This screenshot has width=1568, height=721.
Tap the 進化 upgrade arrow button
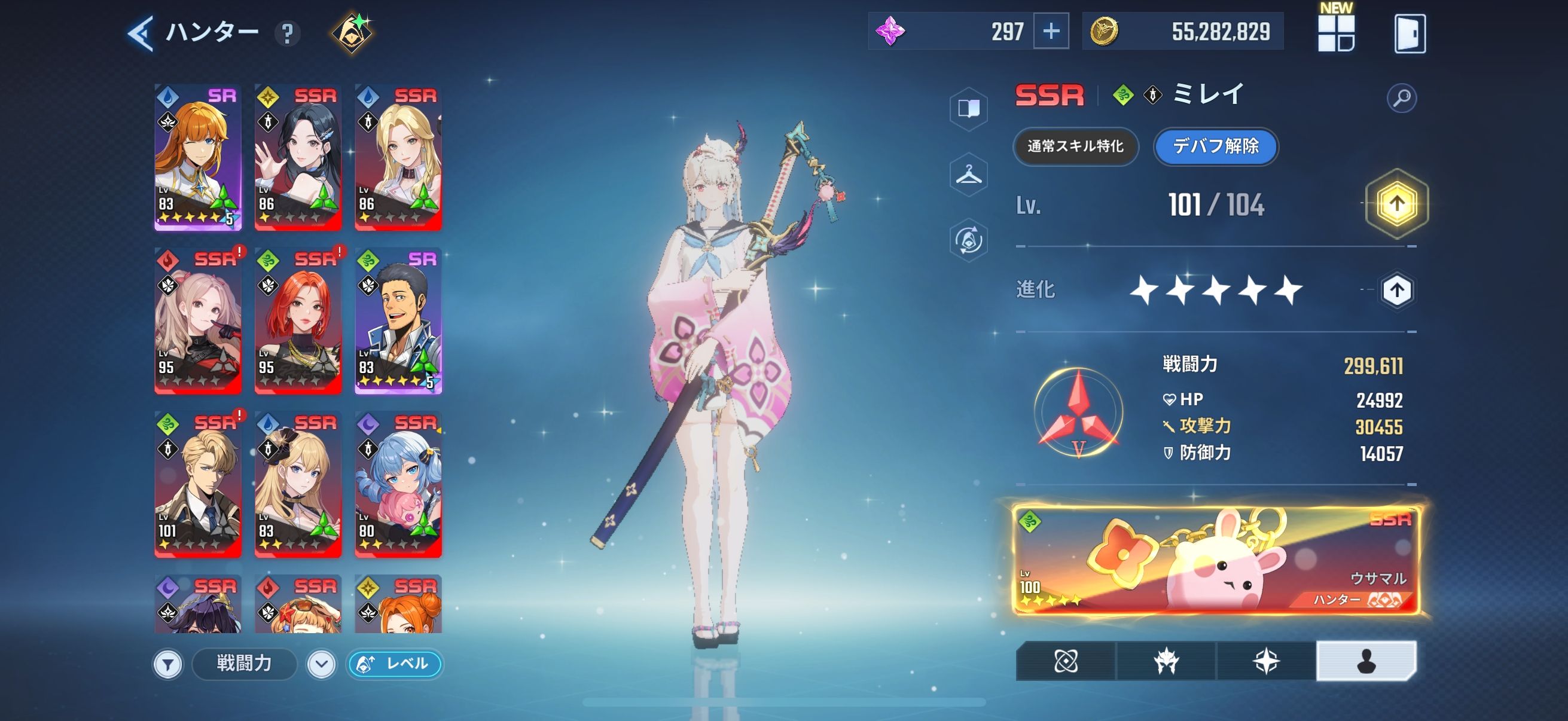(1396, 290)
